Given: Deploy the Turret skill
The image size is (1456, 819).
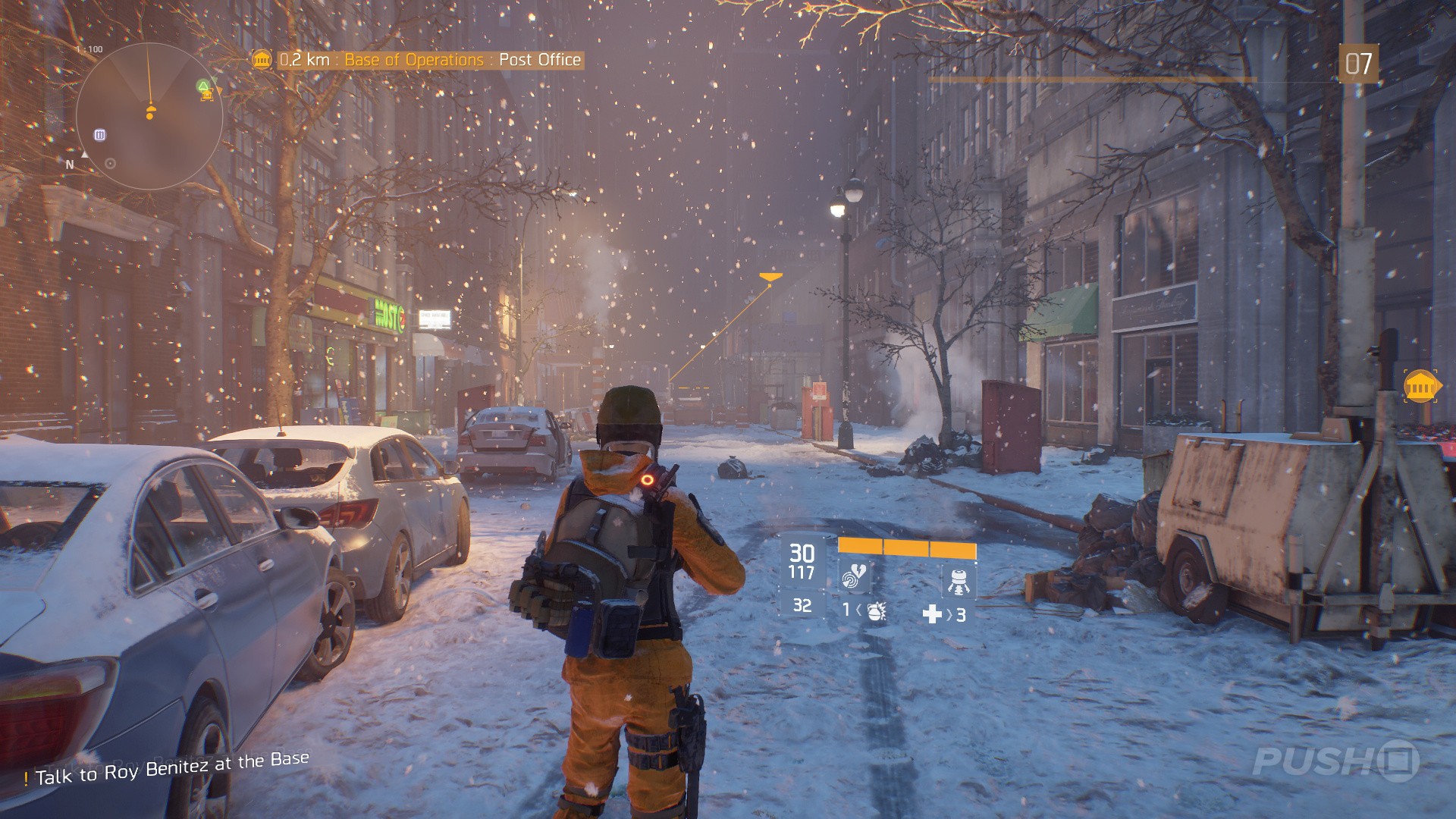Looking at the screenshot, I should coord(959,582).
